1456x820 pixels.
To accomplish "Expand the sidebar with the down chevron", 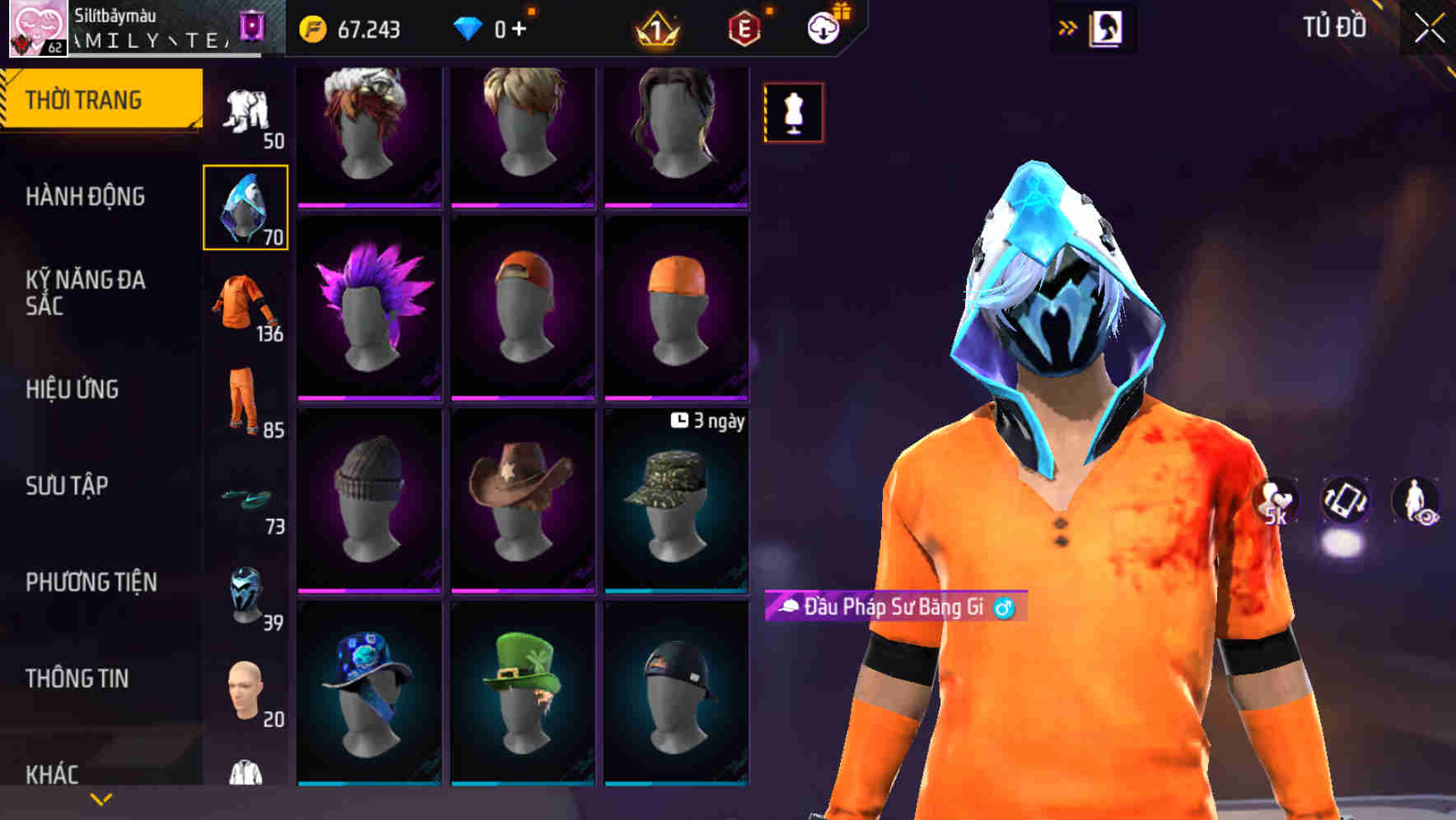I will (99, 799).
